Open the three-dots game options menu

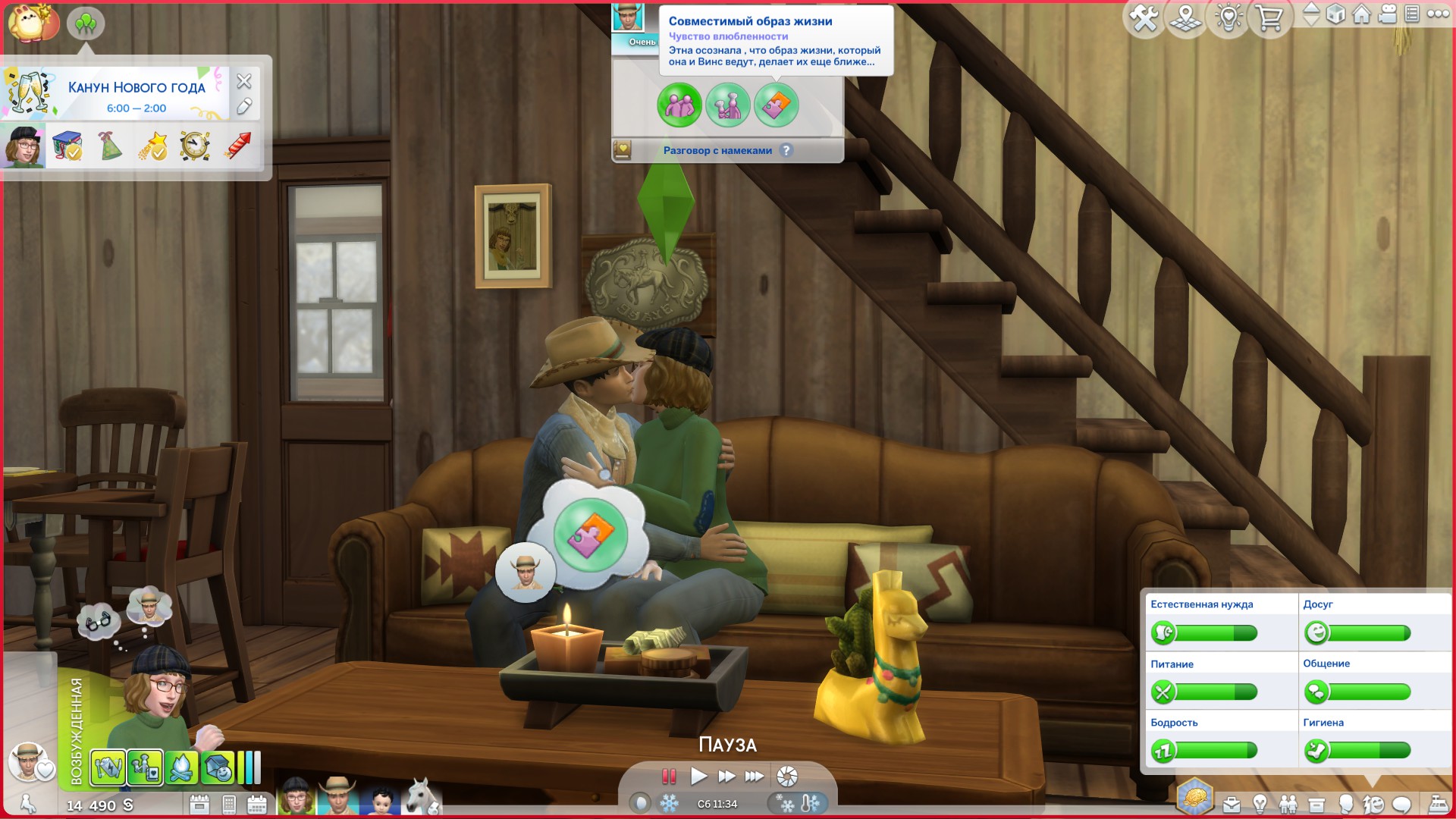tap(1438, 14)
